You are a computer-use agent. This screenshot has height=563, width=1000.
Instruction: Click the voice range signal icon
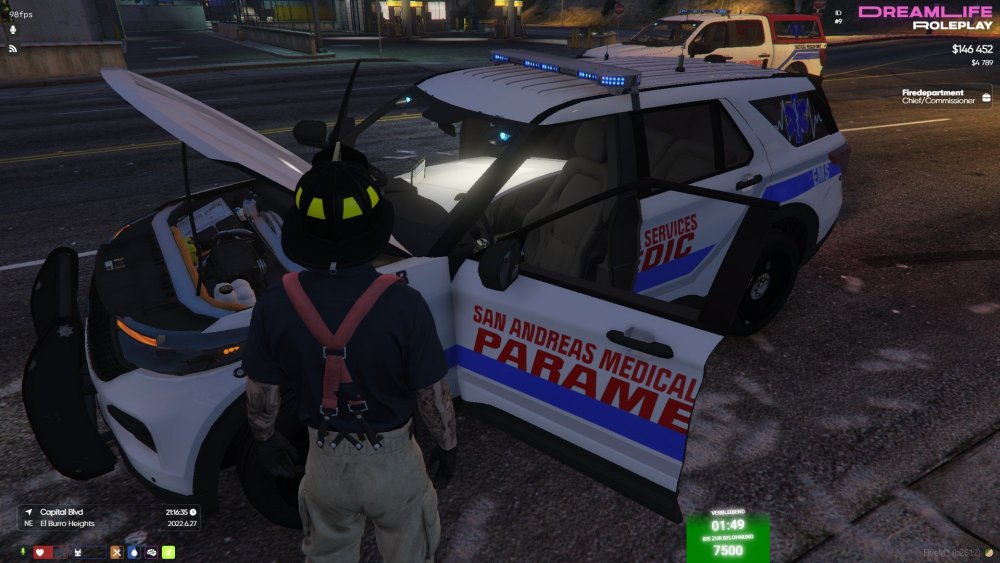(x=14, y=47)
